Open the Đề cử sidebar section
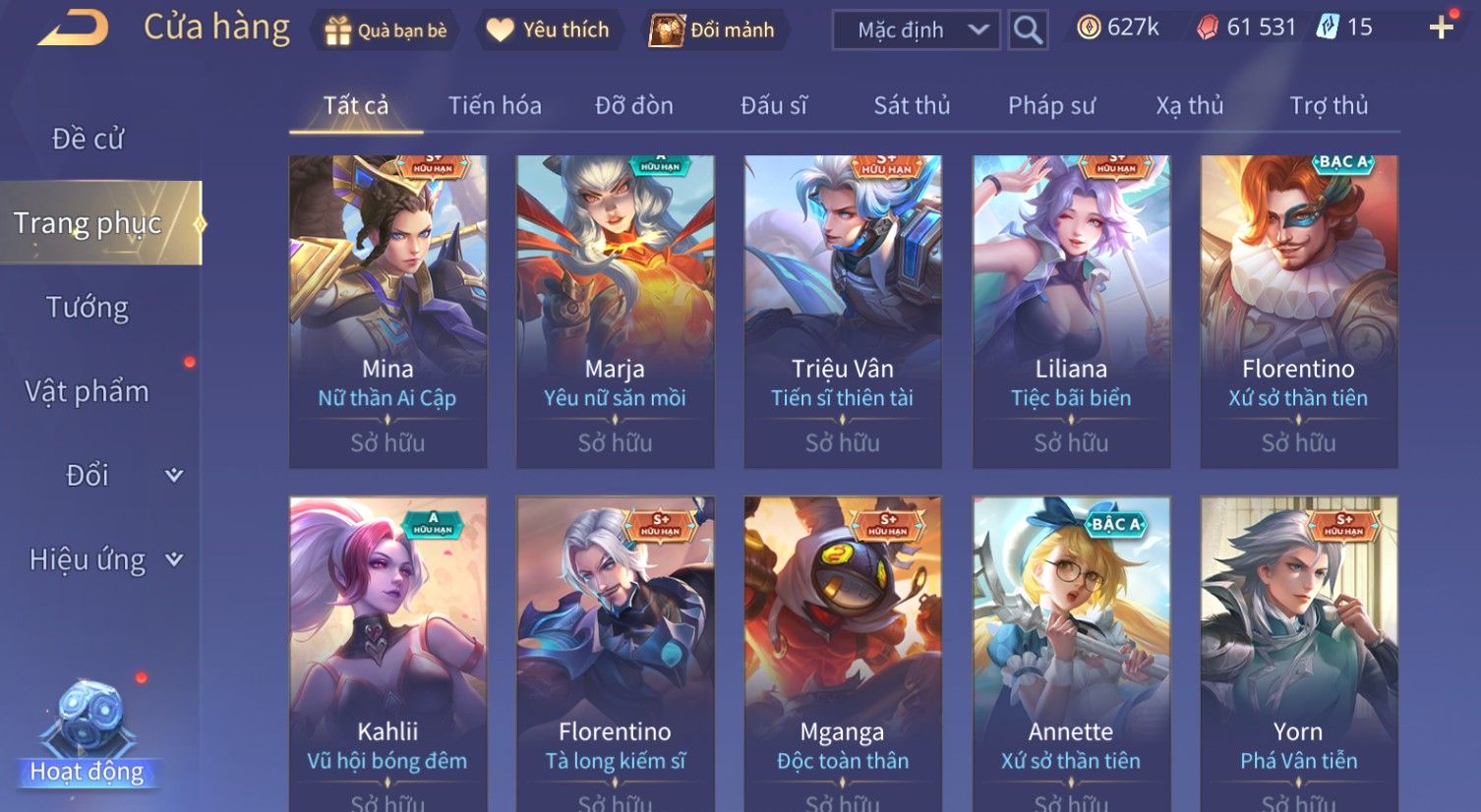 (x=88, y=139)
